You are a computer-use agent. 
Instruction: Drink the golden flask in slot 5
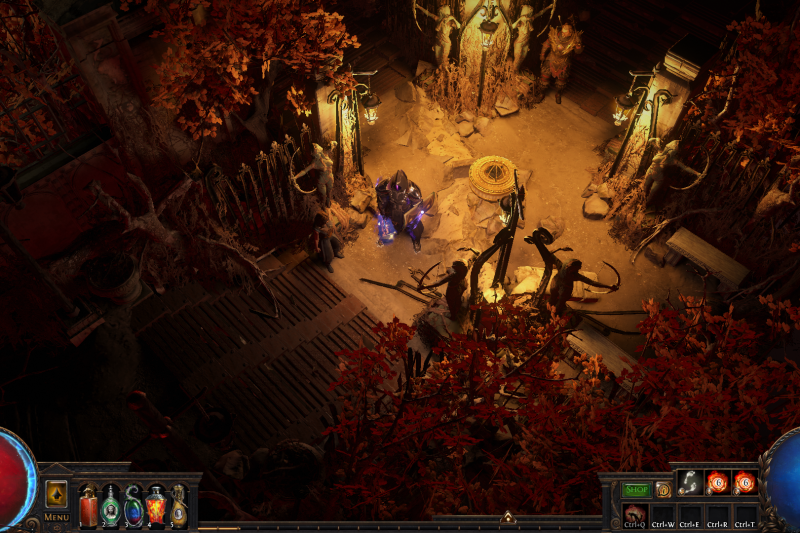178,506
